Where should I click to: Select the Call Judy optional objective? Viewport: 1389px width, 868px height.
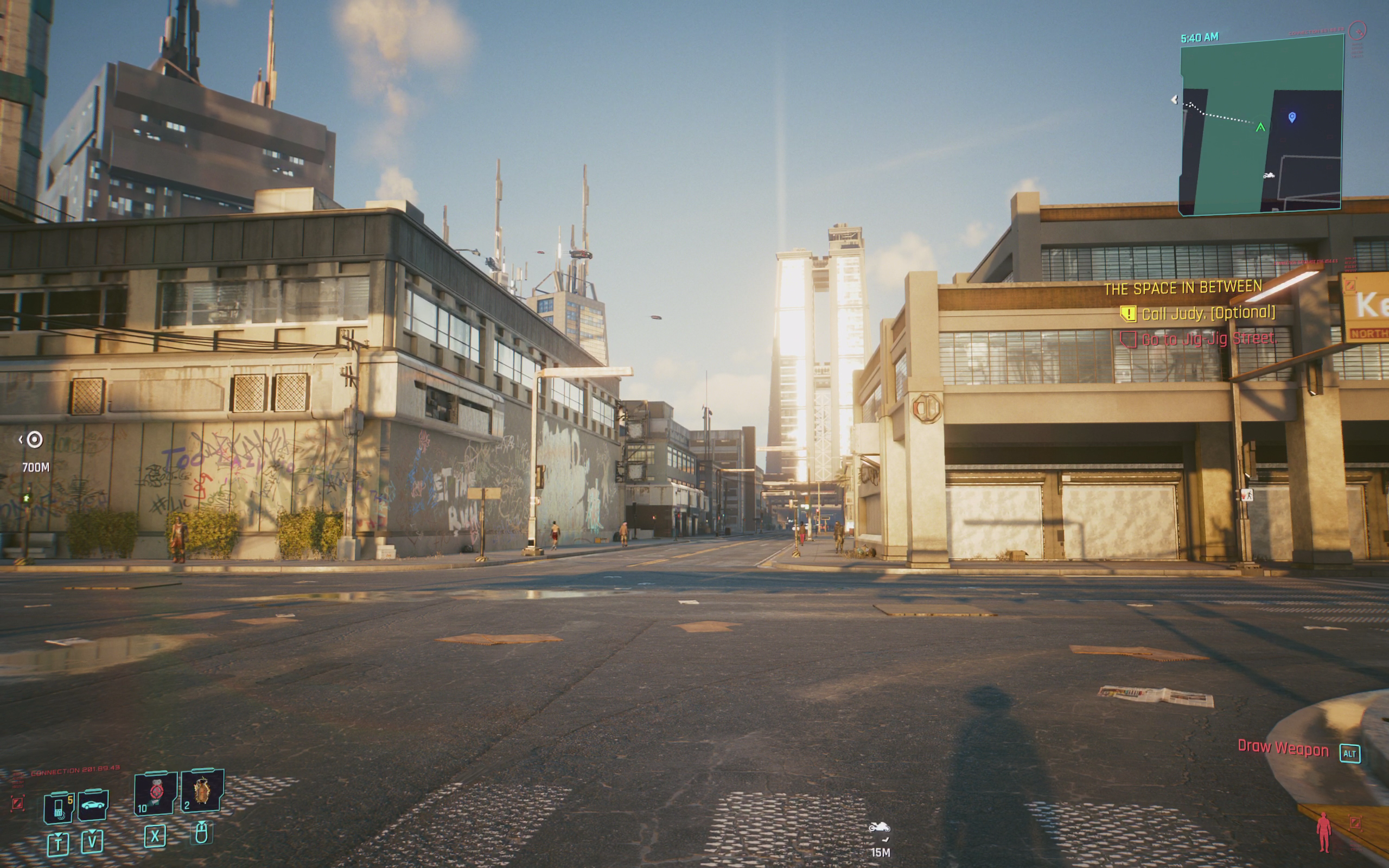click(1208, 314)
